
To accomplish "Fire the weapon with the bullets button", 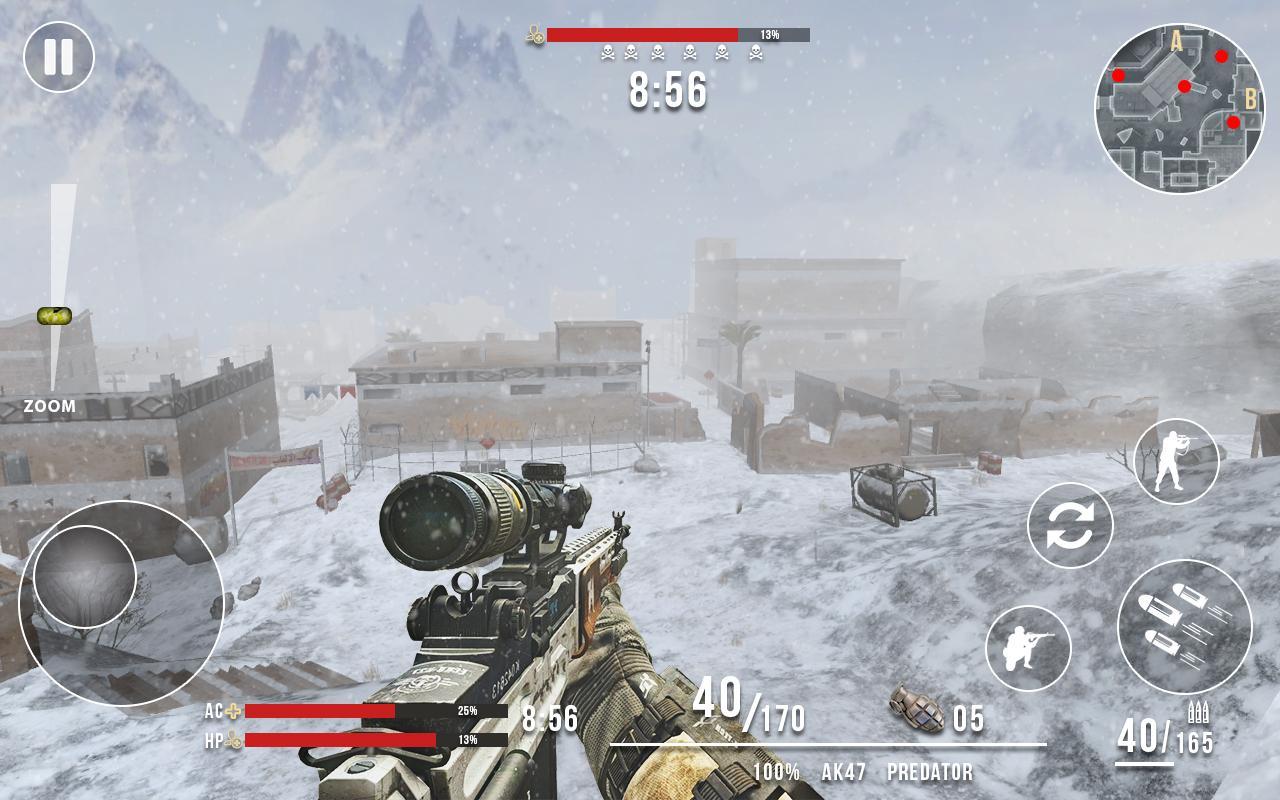I will (x=1184, y=627).
